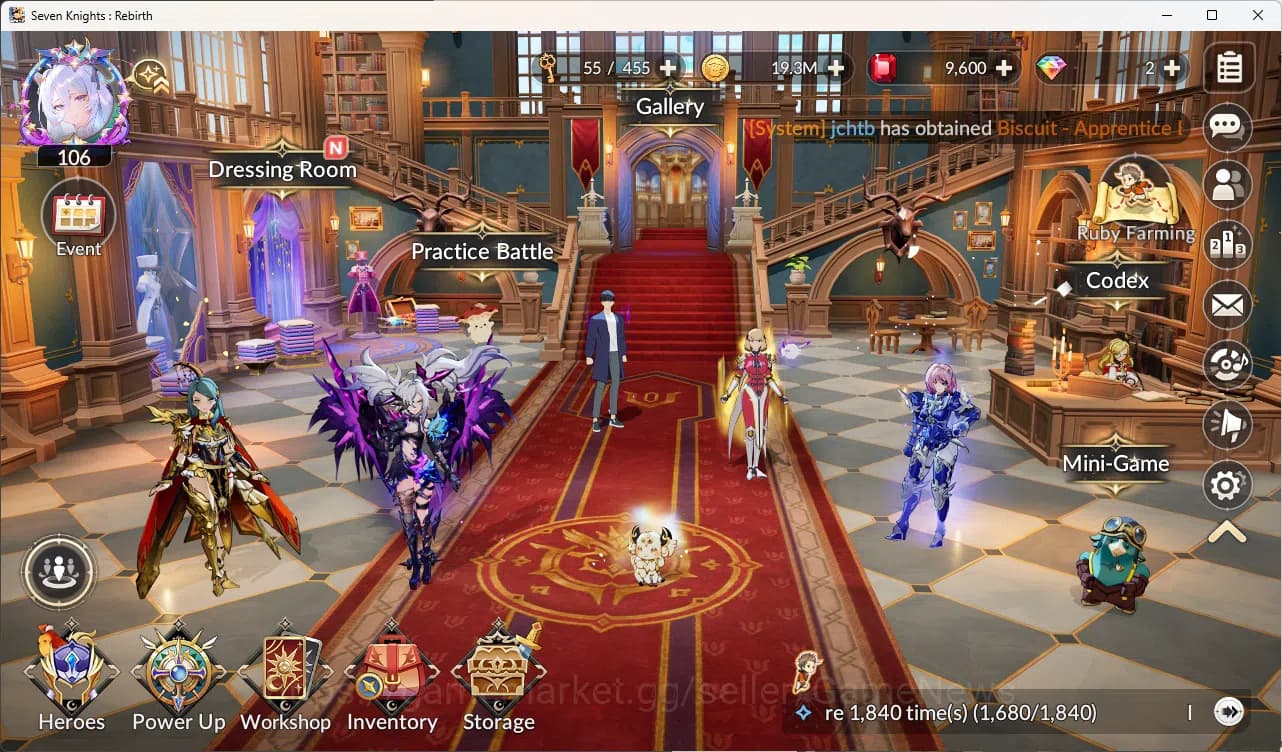The width and height of the screenshot is (1282, 752).
Task: Check mail via the envelope icon
Action: tap(1228, 305)
